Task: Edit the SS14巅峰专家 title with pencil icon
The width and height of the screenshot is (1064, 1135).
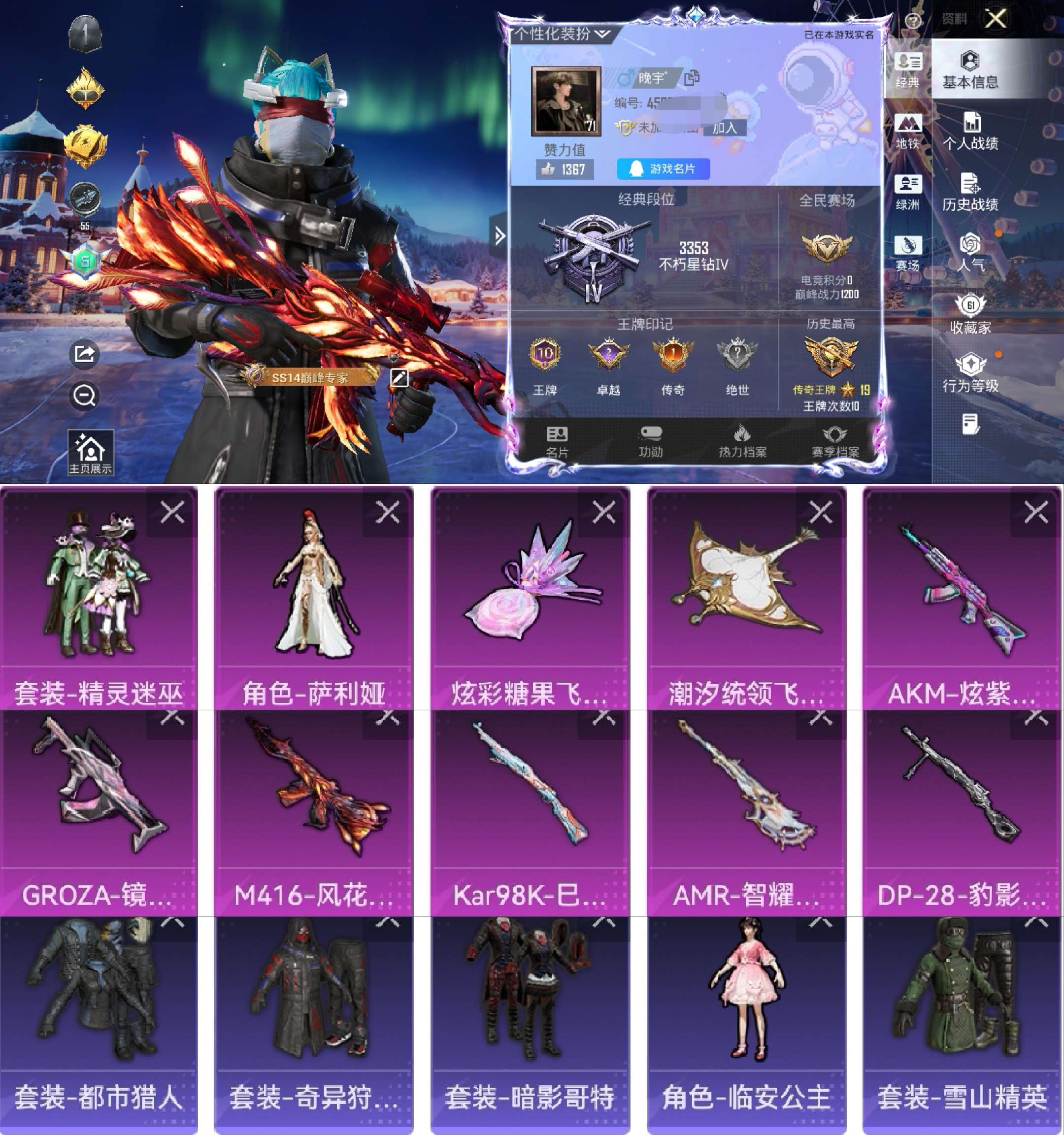Action: coord(399,377)
